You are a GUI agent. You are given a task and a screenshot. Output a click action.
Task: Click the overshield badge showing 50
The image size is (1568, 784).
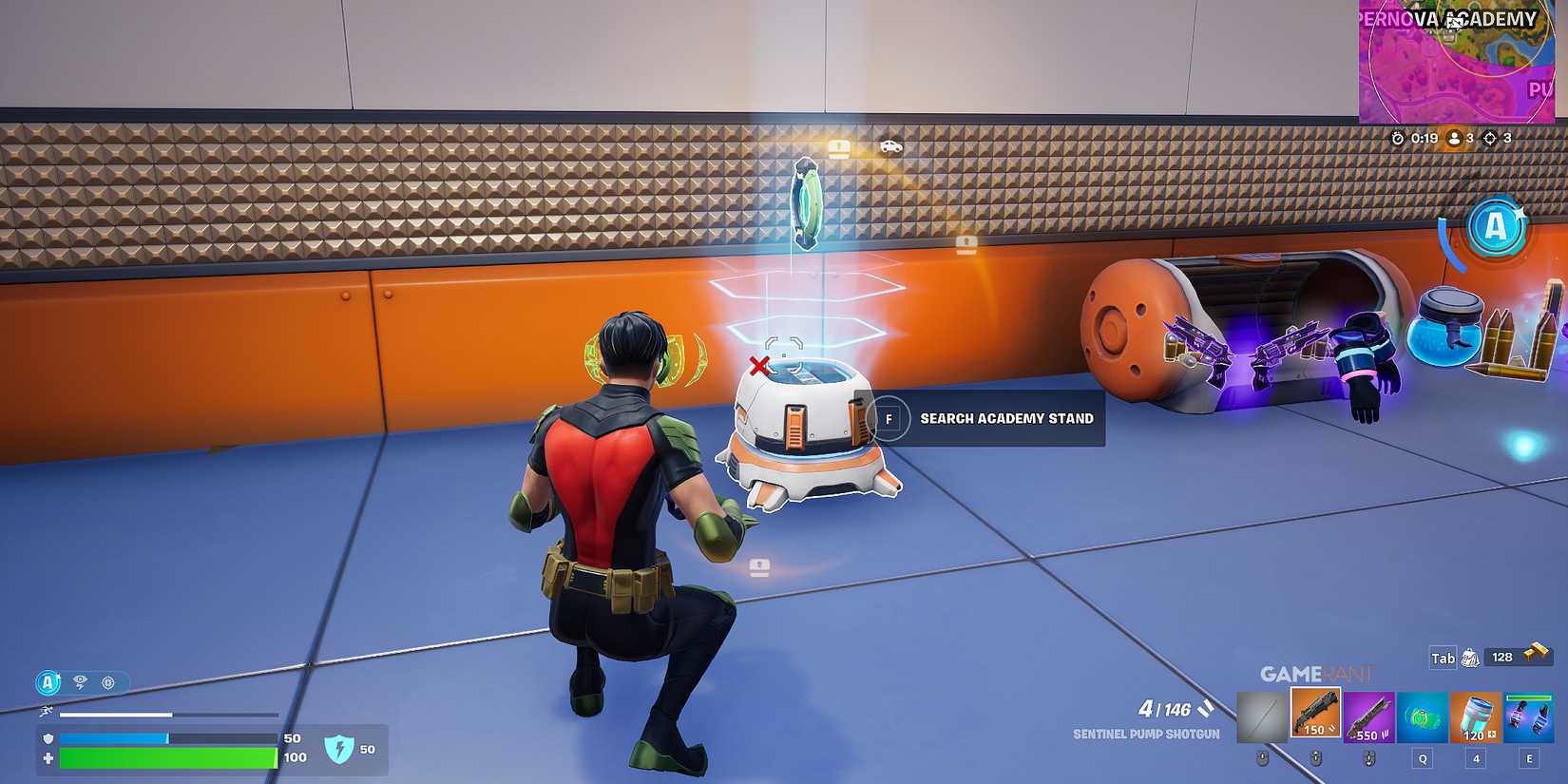[x=339, y=749]
